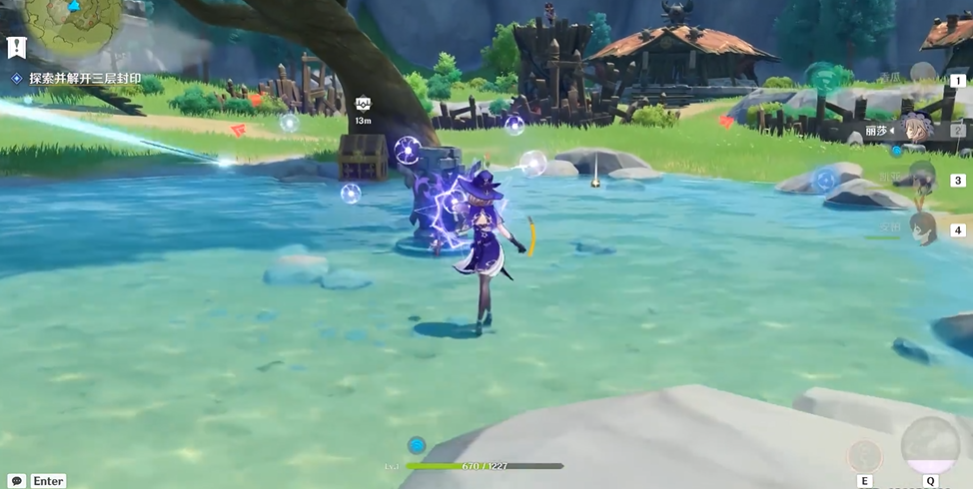
Task: Open the quest menu exclamation bookmark icon
Action: tap(15, 47)
